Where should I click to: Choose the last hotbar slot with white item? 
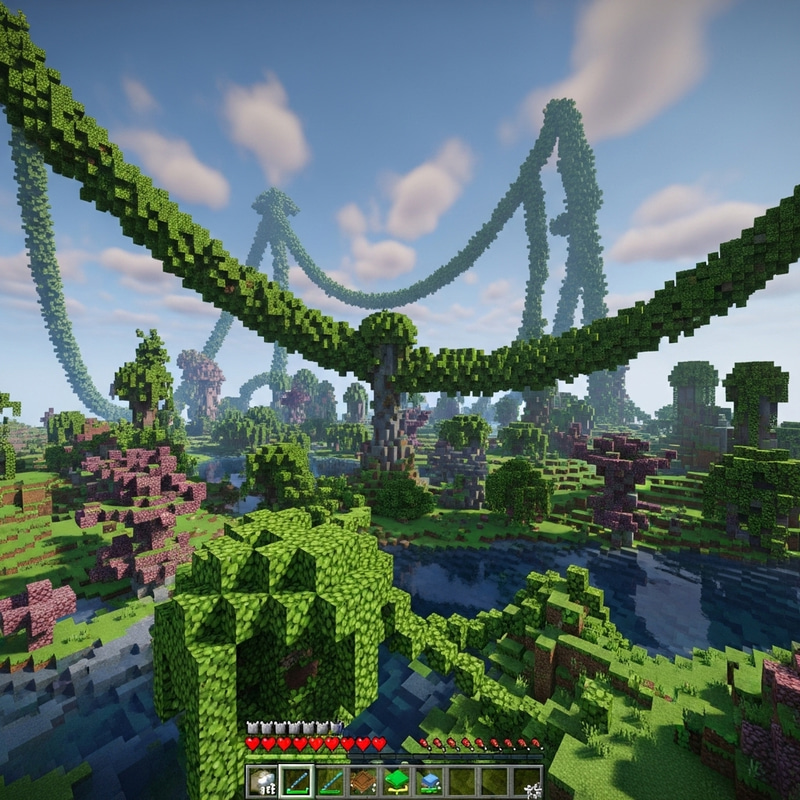click(x=527, y=781)
